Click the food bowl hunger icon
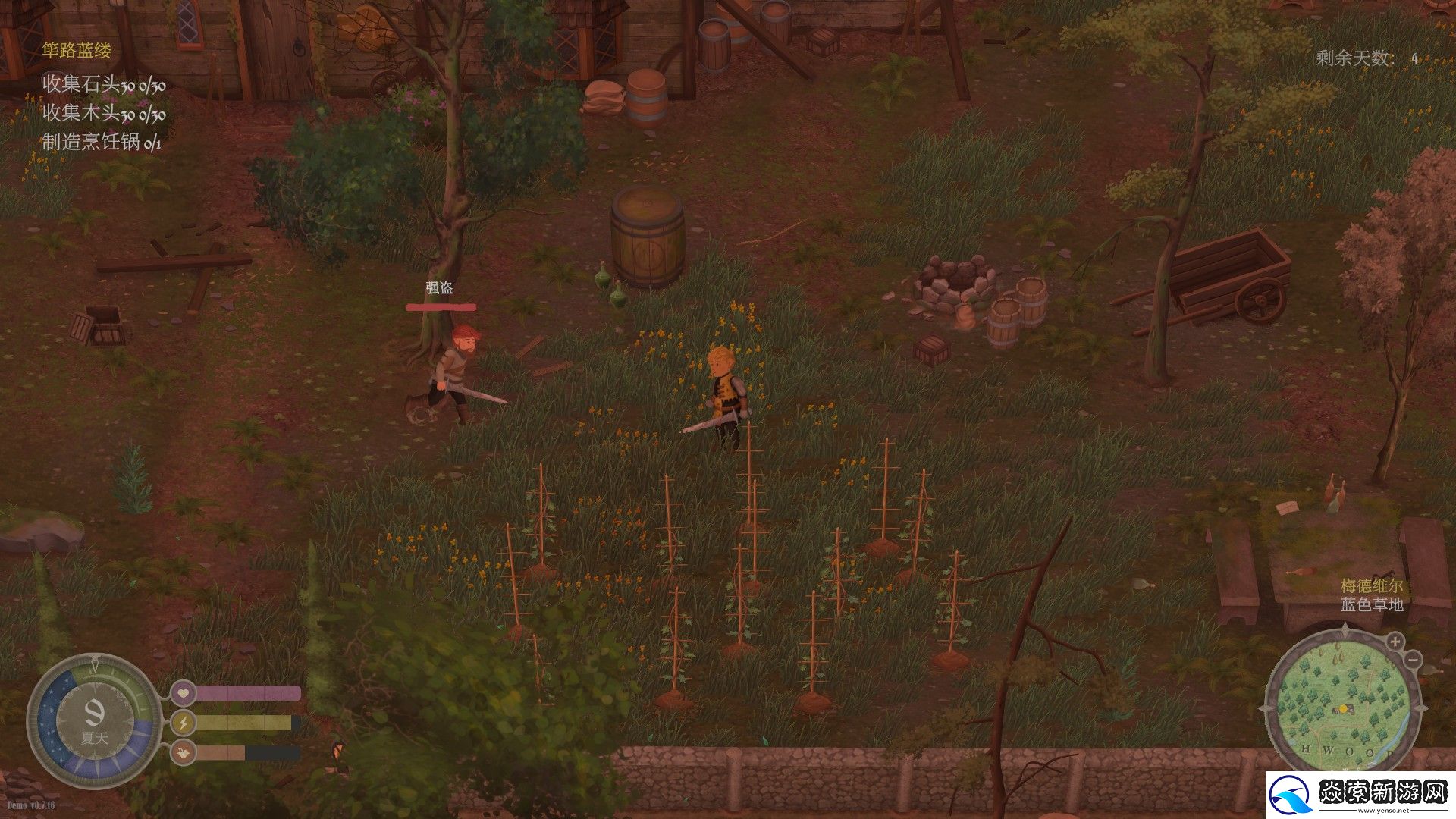This screenshot has width=1456, height=819. pyautogui.click(x=183, y=752)
